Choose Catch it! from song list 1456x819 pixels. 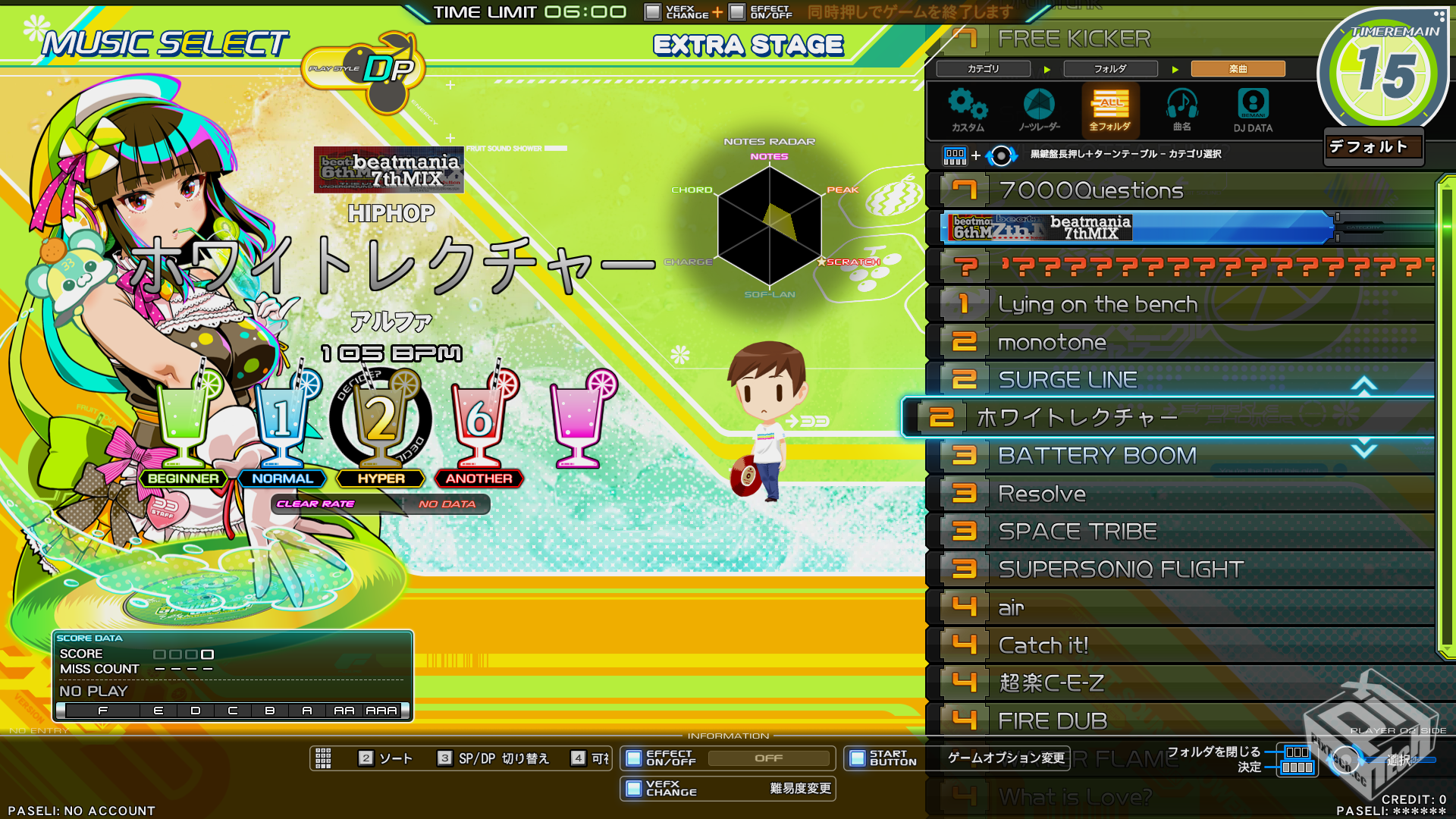coord(1183,645)
